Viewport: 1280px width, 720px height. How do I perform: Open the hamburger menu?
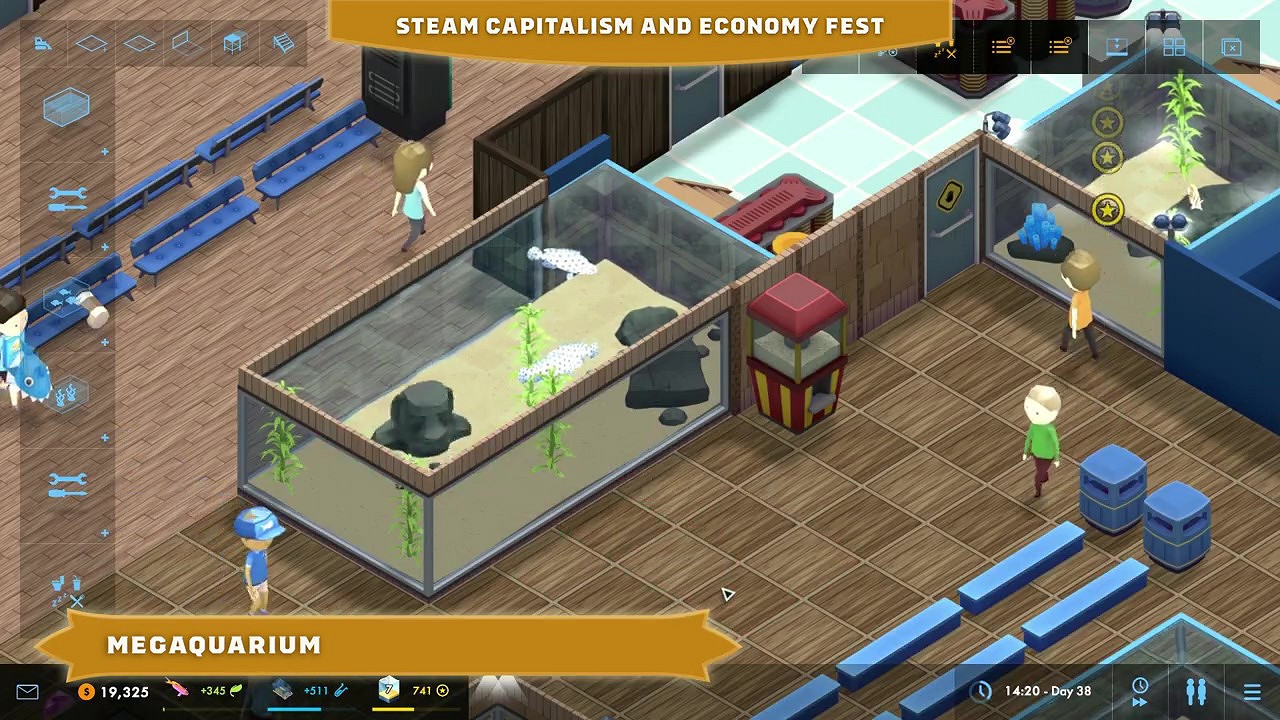pyautogui.click(x=1252, y=690)
